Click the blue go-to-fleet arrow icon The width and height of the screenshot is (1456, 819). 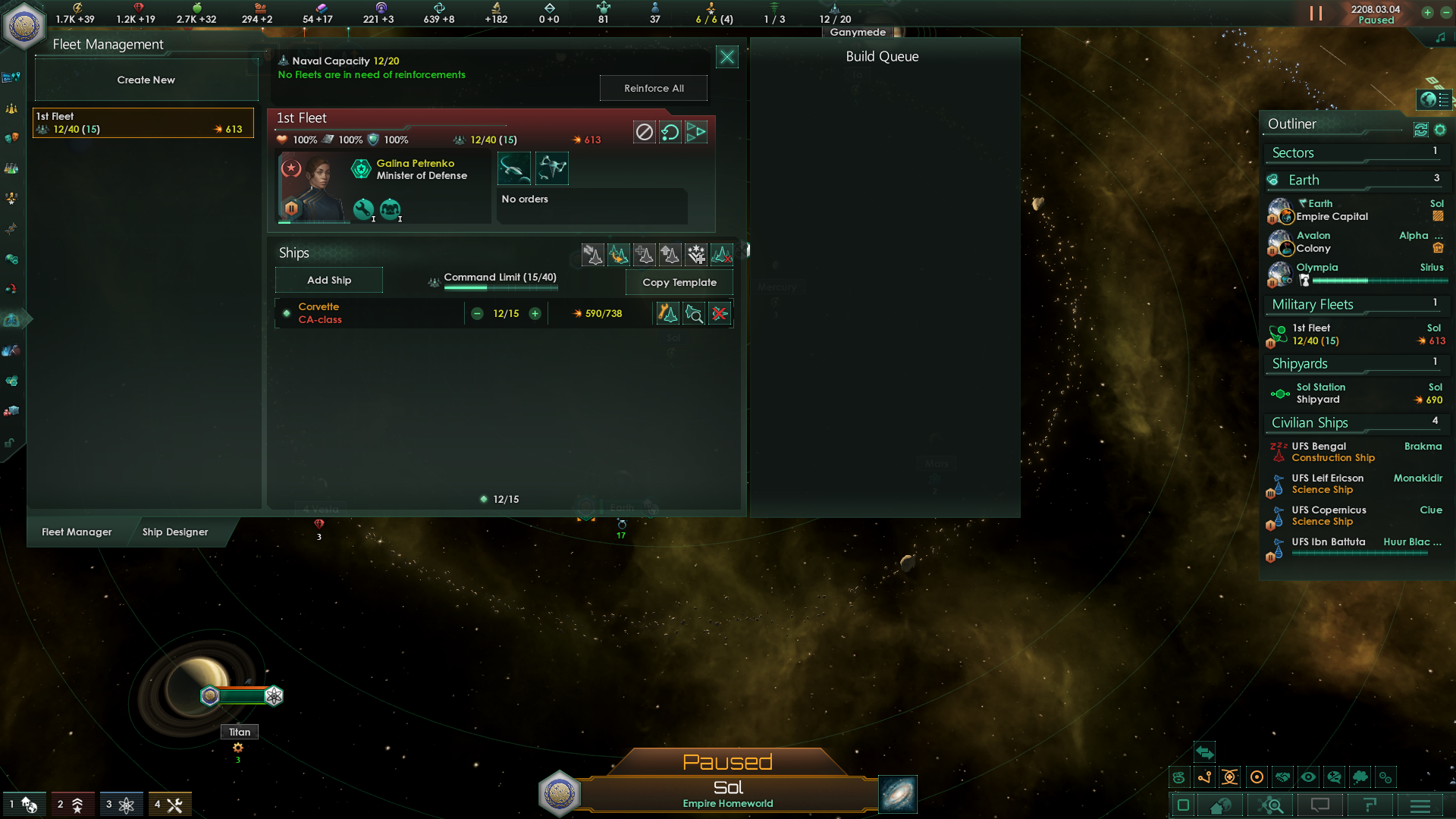click(696, 132)
